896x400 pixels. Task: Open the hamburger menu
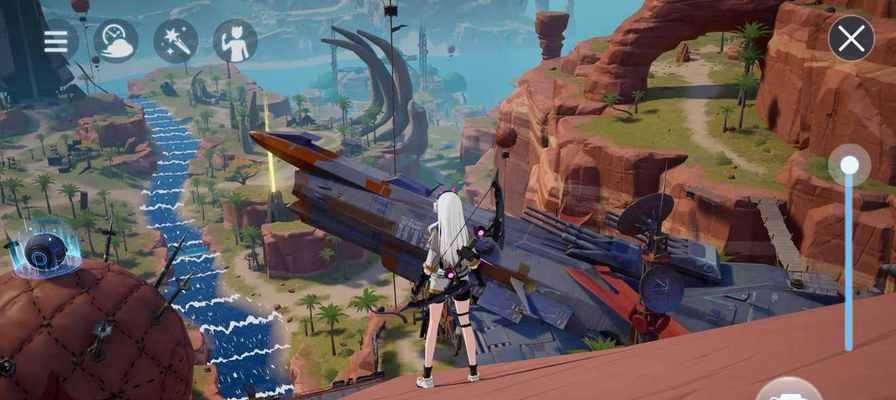tap(56, 41)
